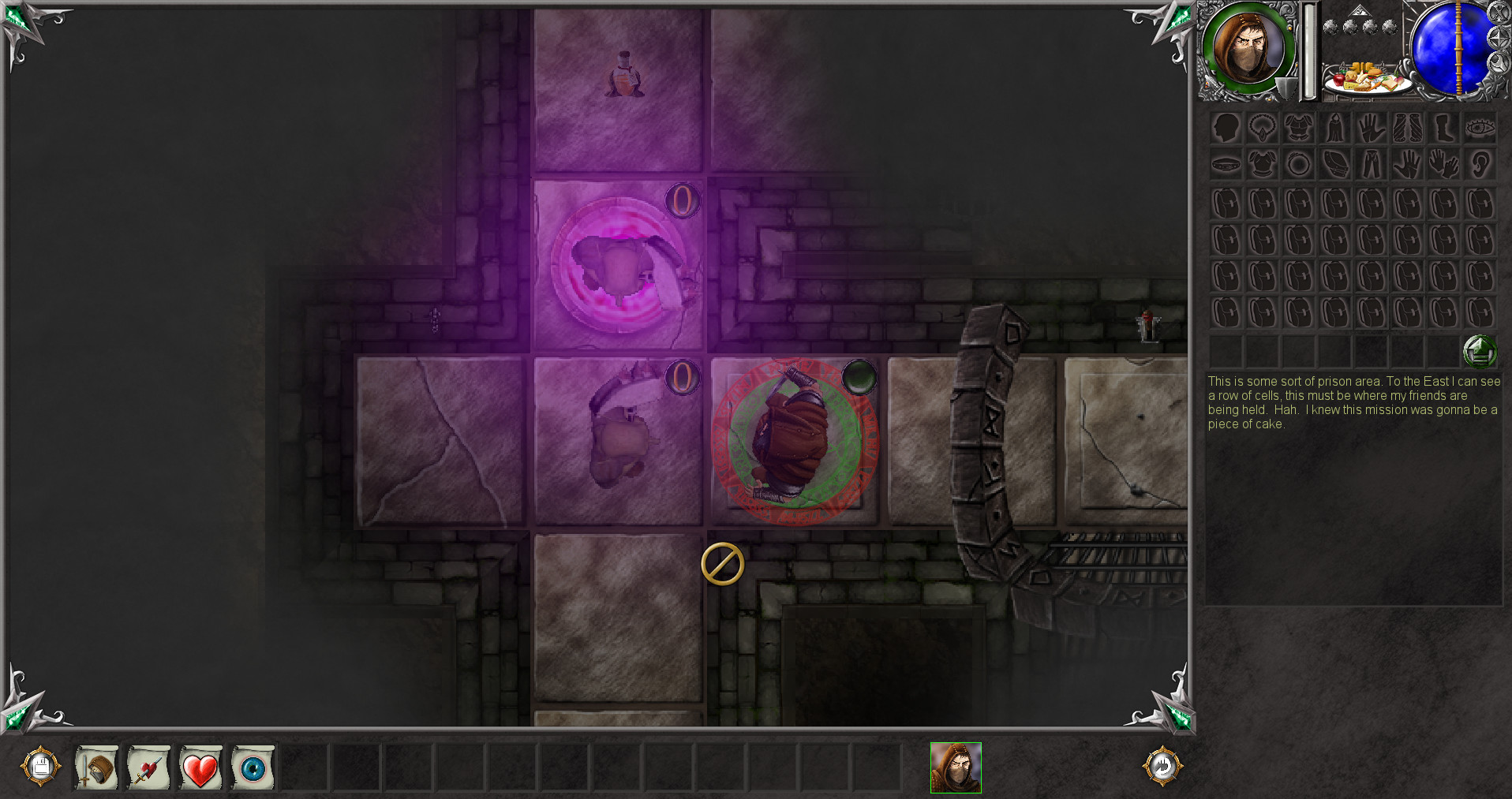The image size is (1512, 799).
Task: Open the red heart health scroll
Action: pyautogui.click(x=200, y=767)
